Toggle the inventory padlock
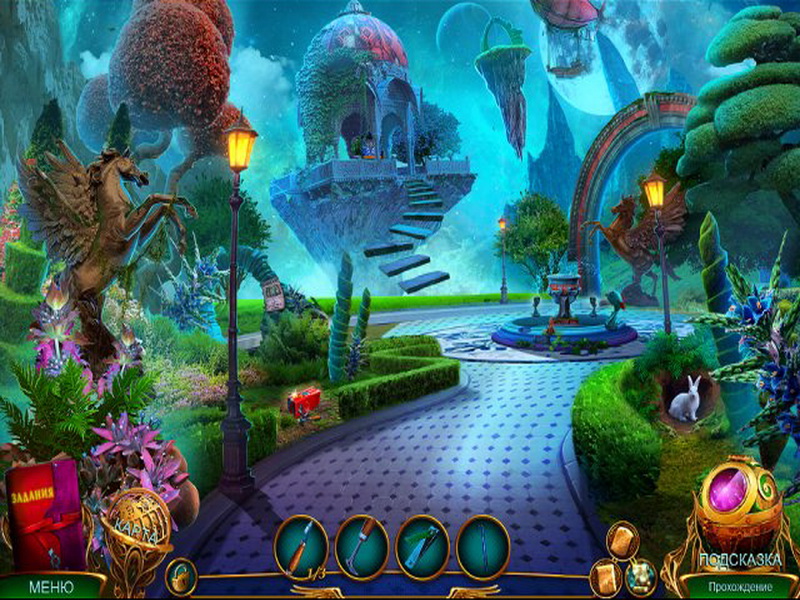The height and width of the screenshot is (600, 800). (x=182, y=576)
